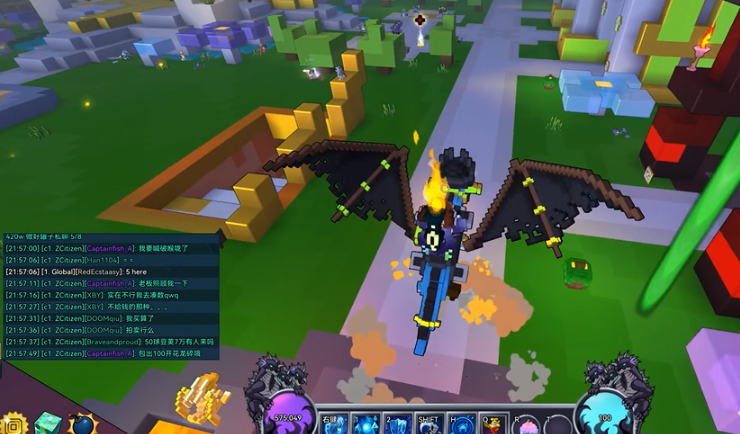Activate the ability in slot 2
Image resolution: width=740 pixels, height=434 pixels.
[x=397, y=424]
